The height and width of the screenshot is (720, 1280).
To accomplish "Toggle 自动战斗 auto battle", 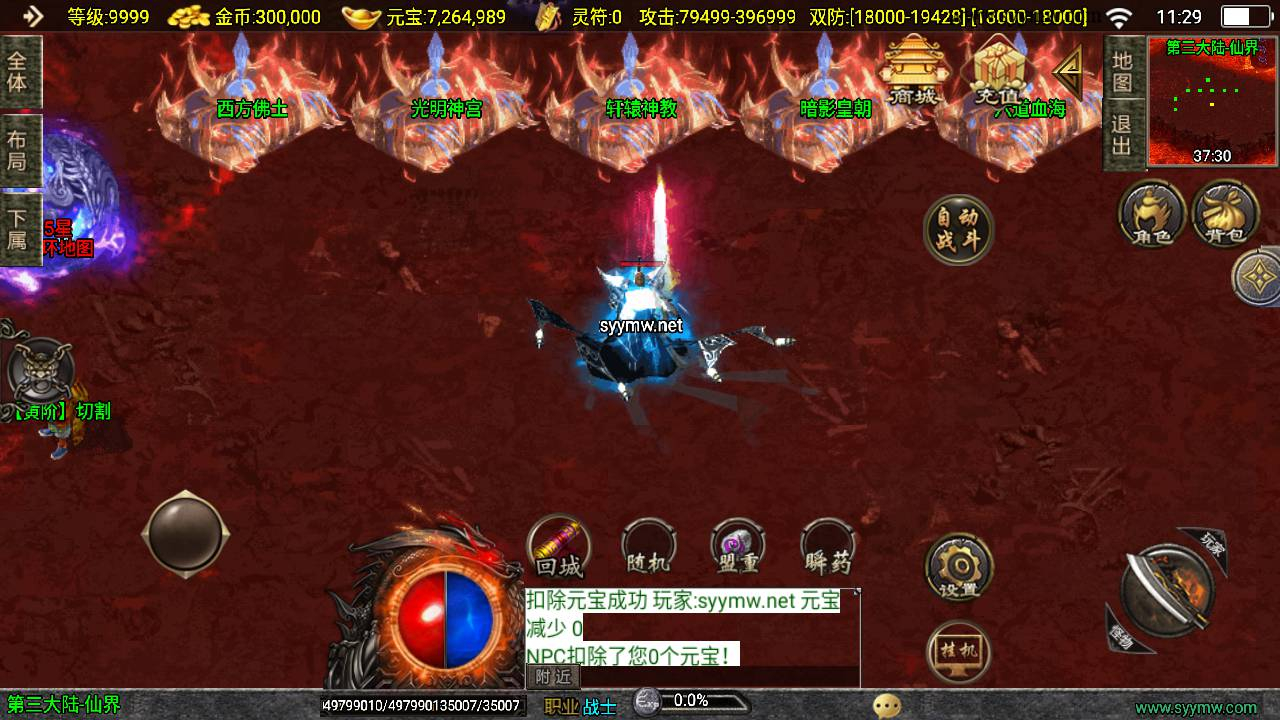I will tap(958, 230).
